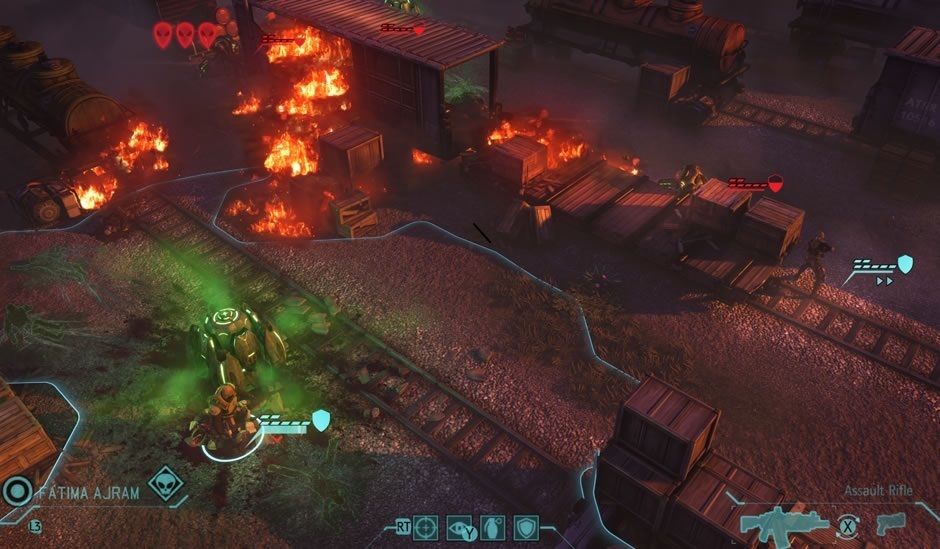Switch to the pistol sidearm icon
The image size is (940, 549).
889,523
